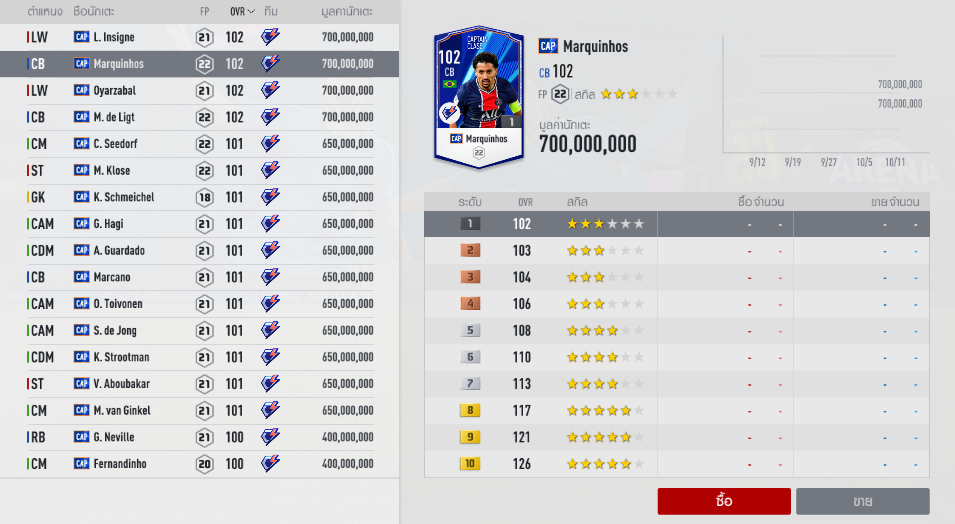Pick Fernandinho from the player list

(x=200, y=464)
